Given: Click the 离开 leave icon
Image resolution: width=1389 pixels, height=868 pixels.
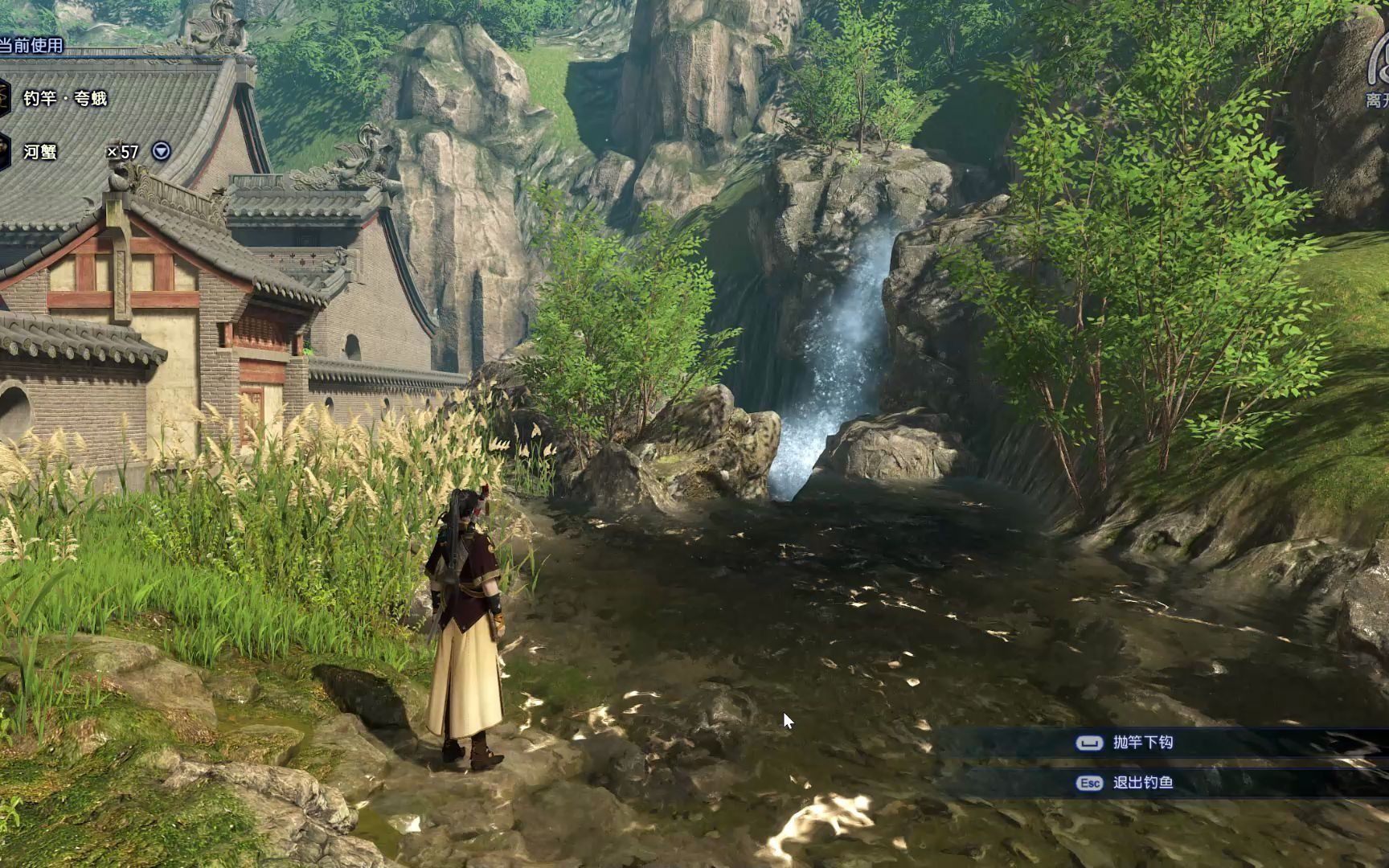Looking at the screenshot, I should (1378, 80).
